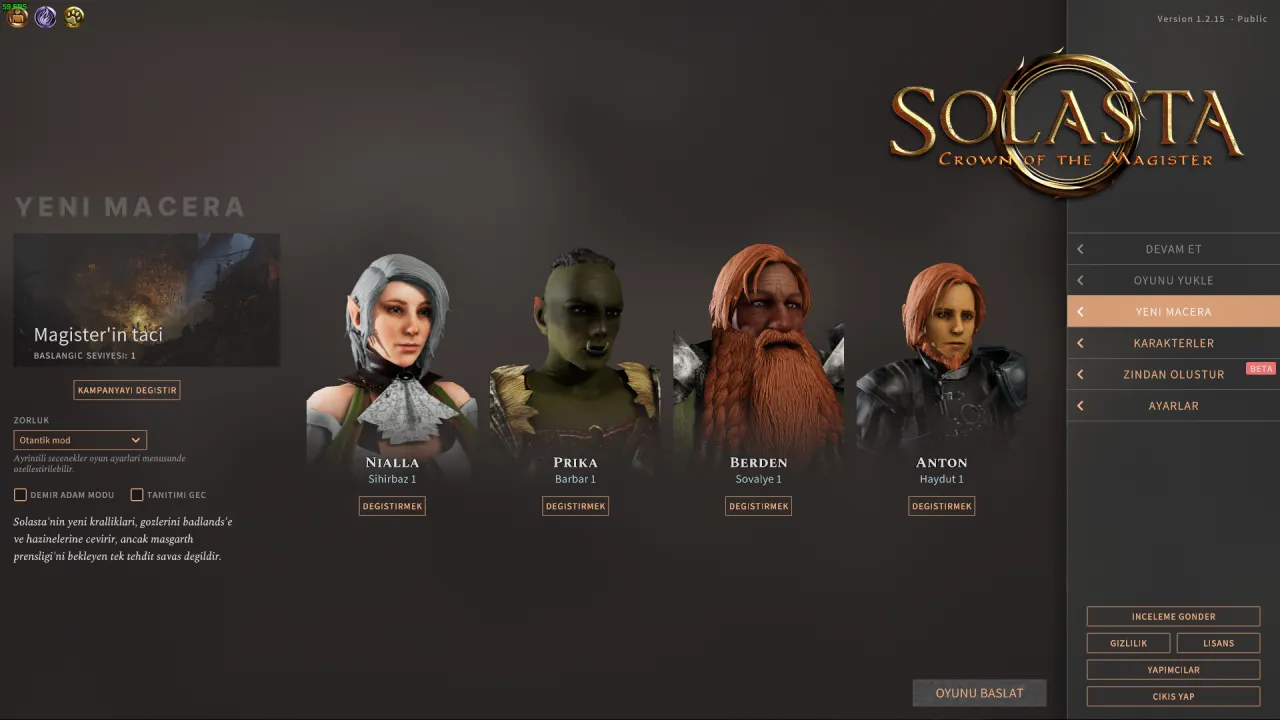Screen dimensions: 1280x720
Task: Click the red BETA badge on Zindan Olustur
Action: [x=1261, y=368]
